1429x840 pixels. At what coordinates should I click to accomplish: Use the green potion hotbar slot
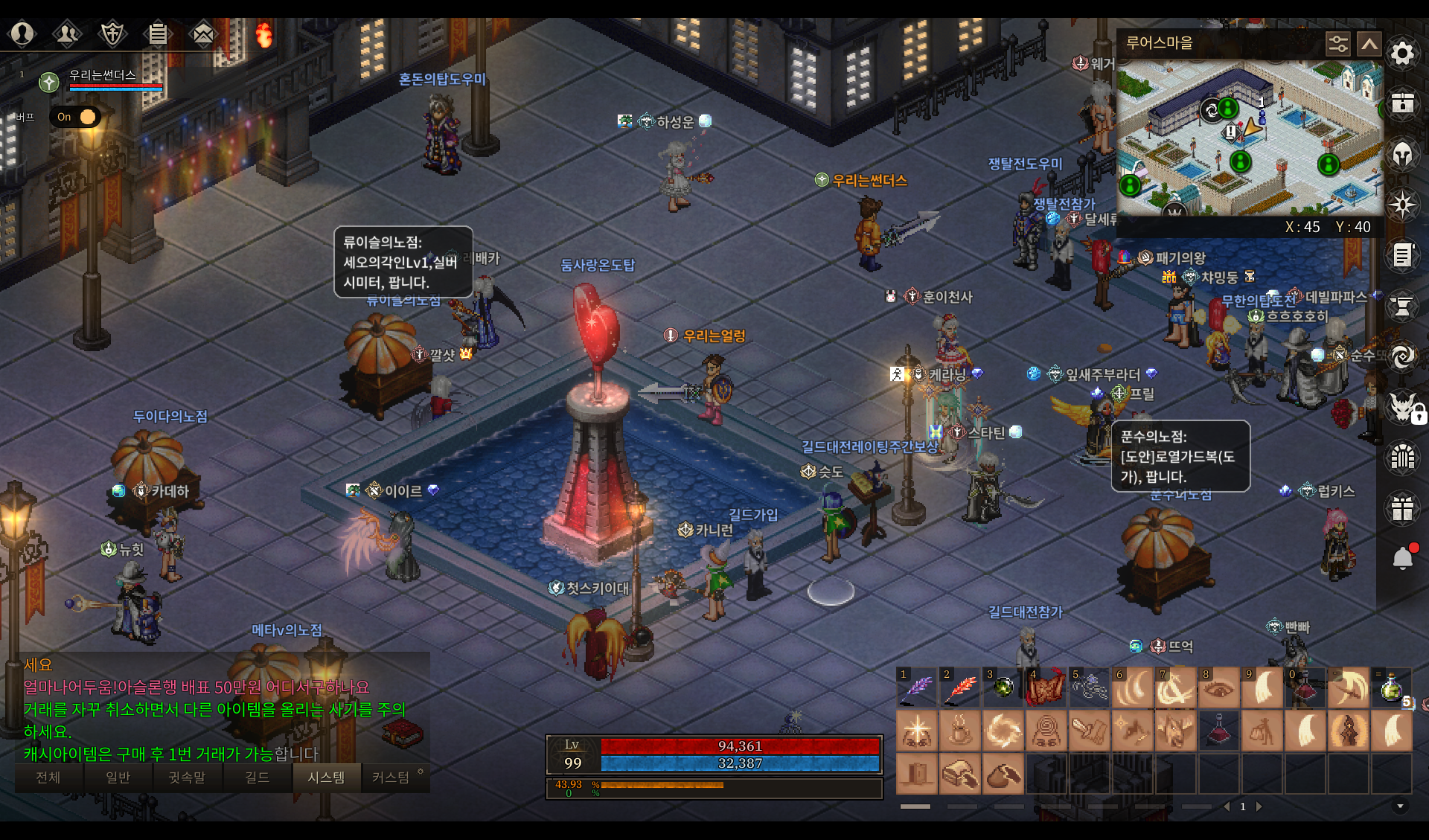(x=1391, y=687)
